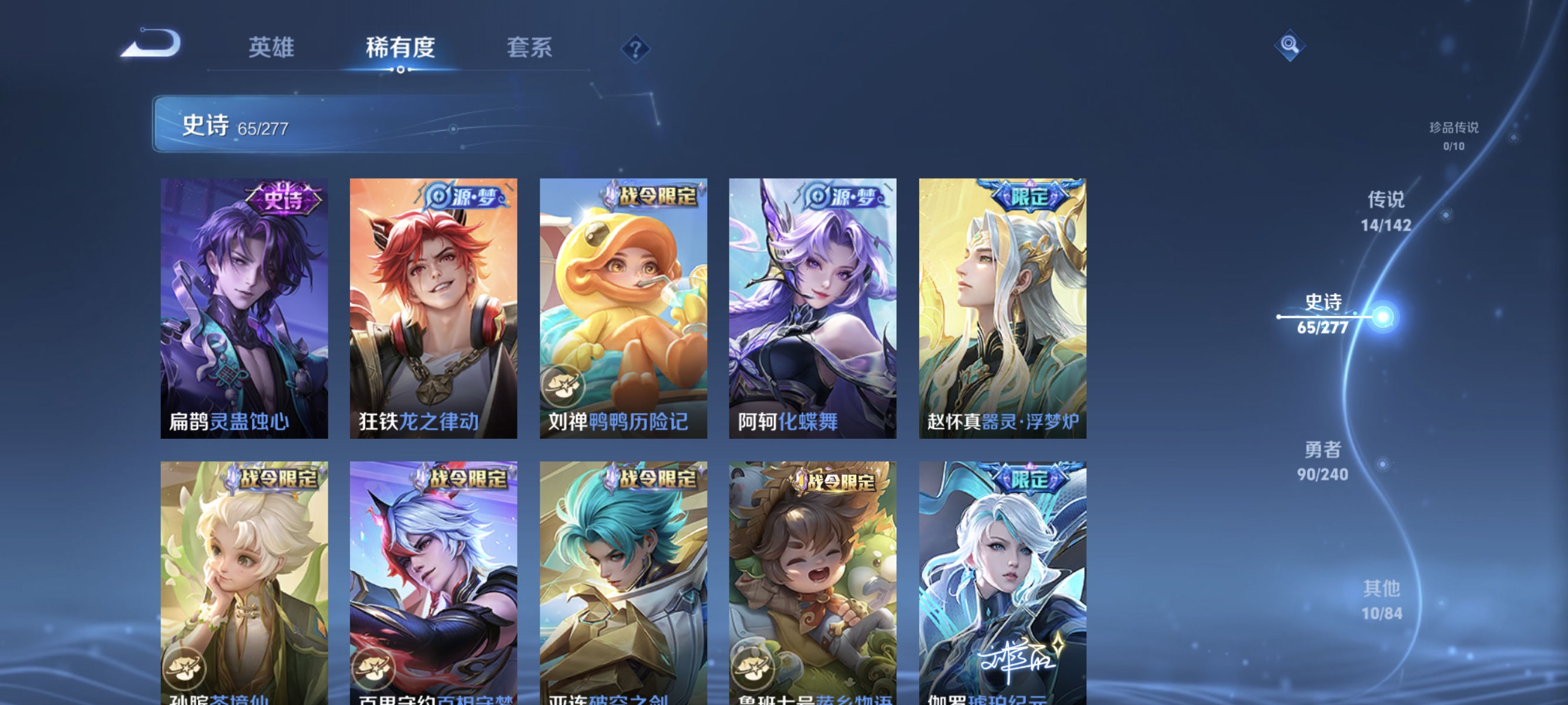This screenshot has height=705, width=1568.
Task: Open search via the magnifier icon
Action: tap(1290, 46)
